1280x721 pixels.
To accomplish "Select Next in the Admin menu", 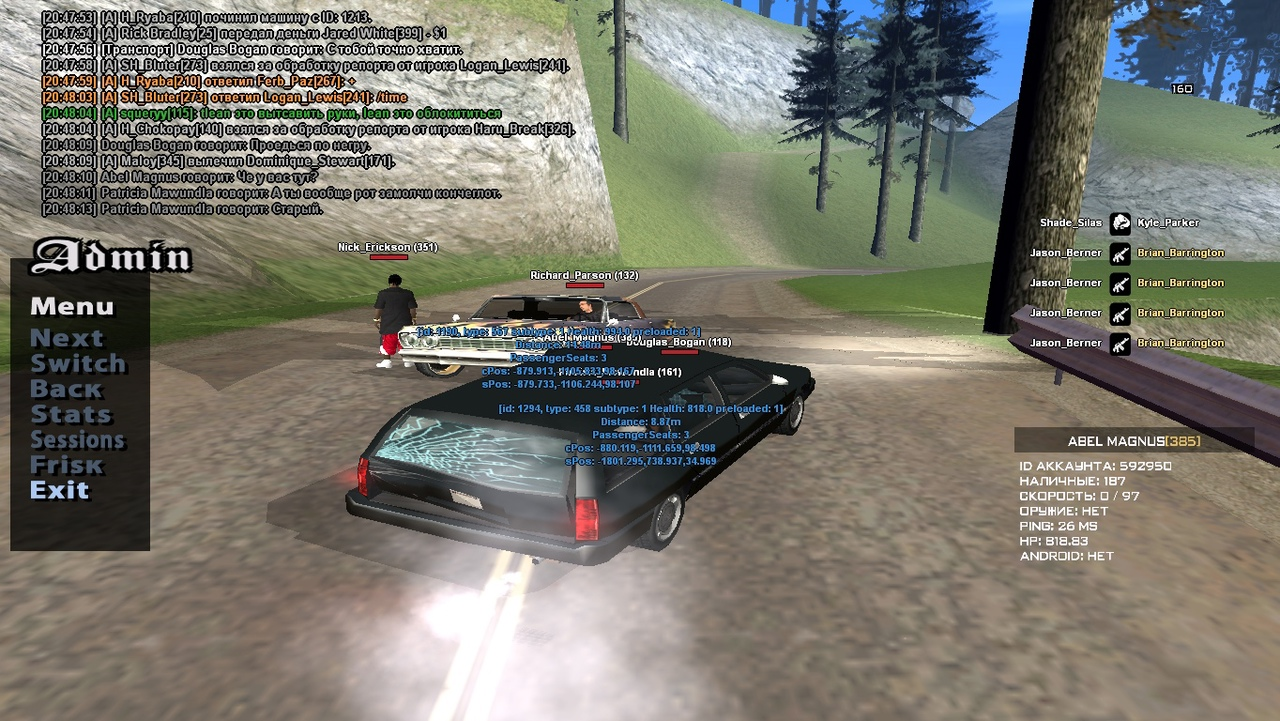I will (x=66, y=338).
